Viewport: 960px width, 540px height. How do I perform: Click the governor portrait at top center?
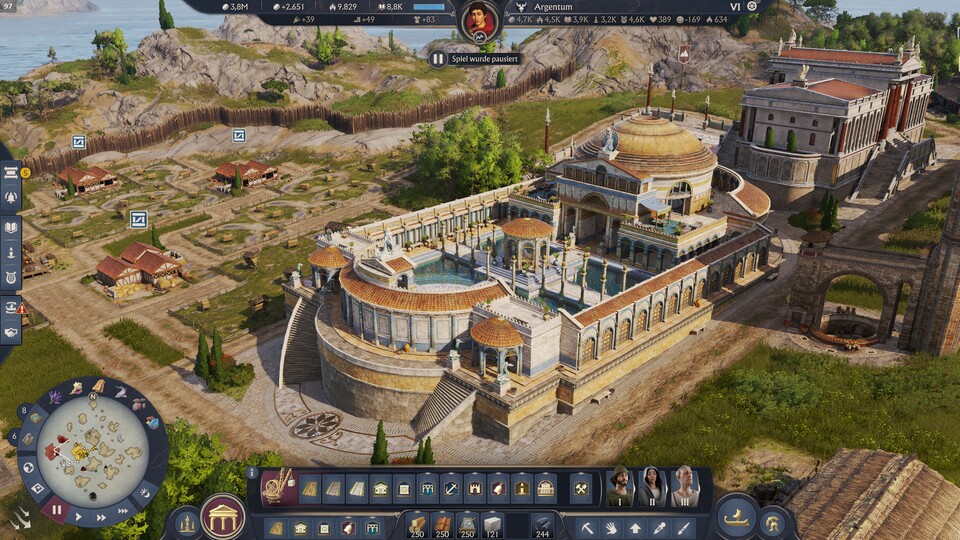tap(480, 20)
